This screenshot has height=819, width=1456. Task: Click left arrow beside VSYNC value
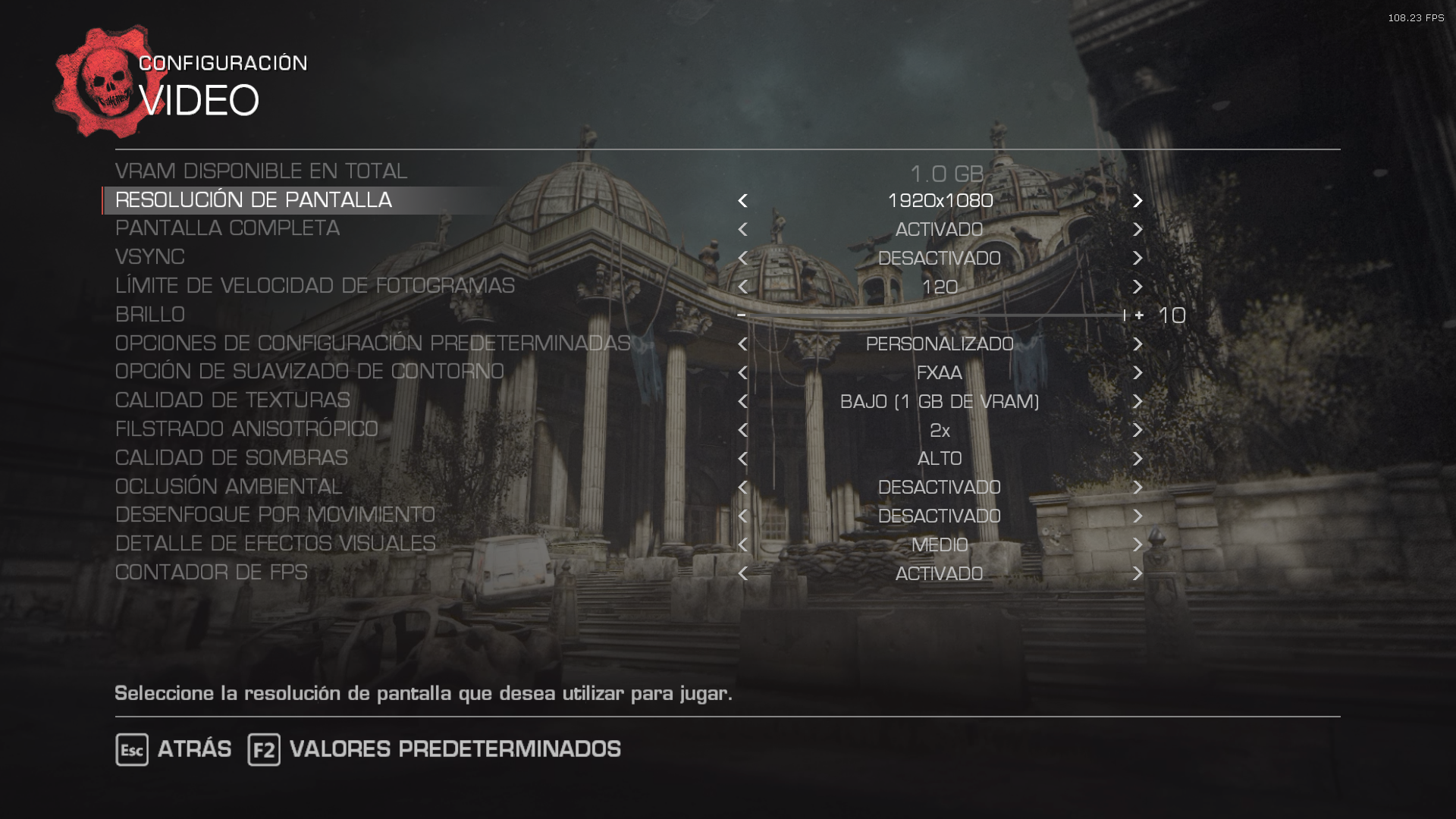pos(742,259)
